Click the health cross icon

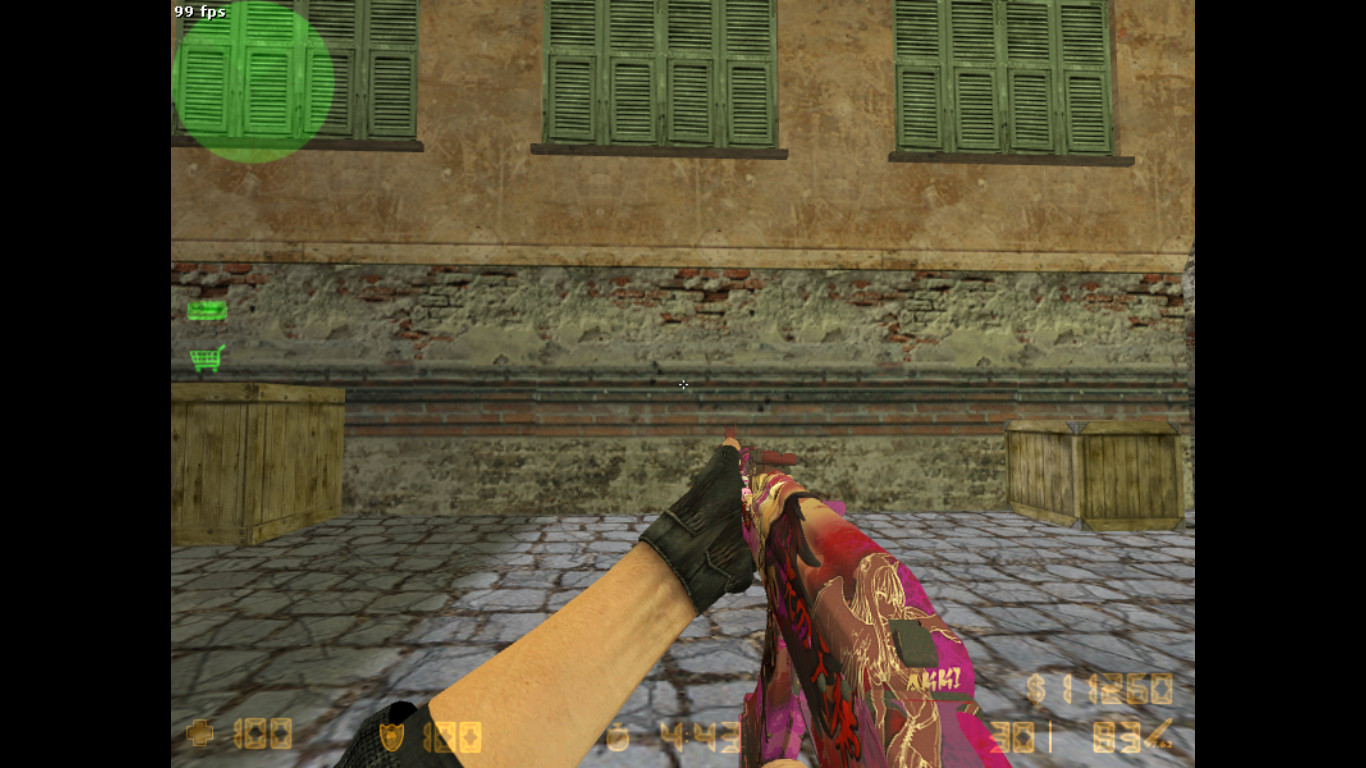click(200, 733)
